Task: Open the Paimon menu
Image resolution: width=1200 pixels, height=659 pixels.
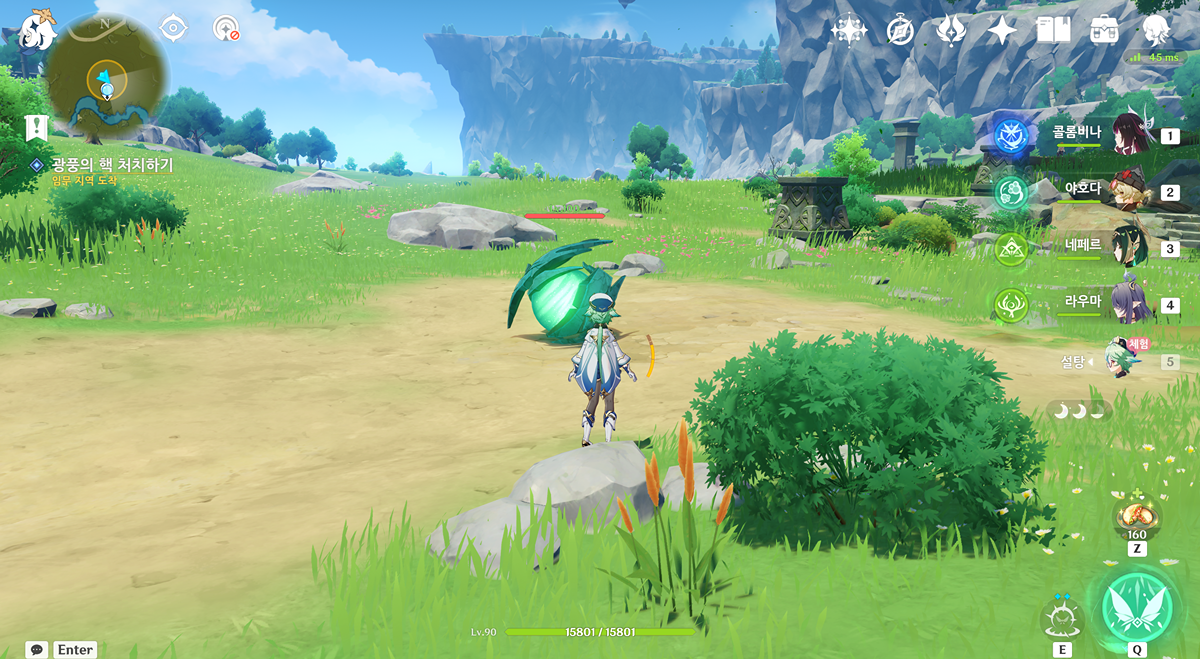Action: 38,31
